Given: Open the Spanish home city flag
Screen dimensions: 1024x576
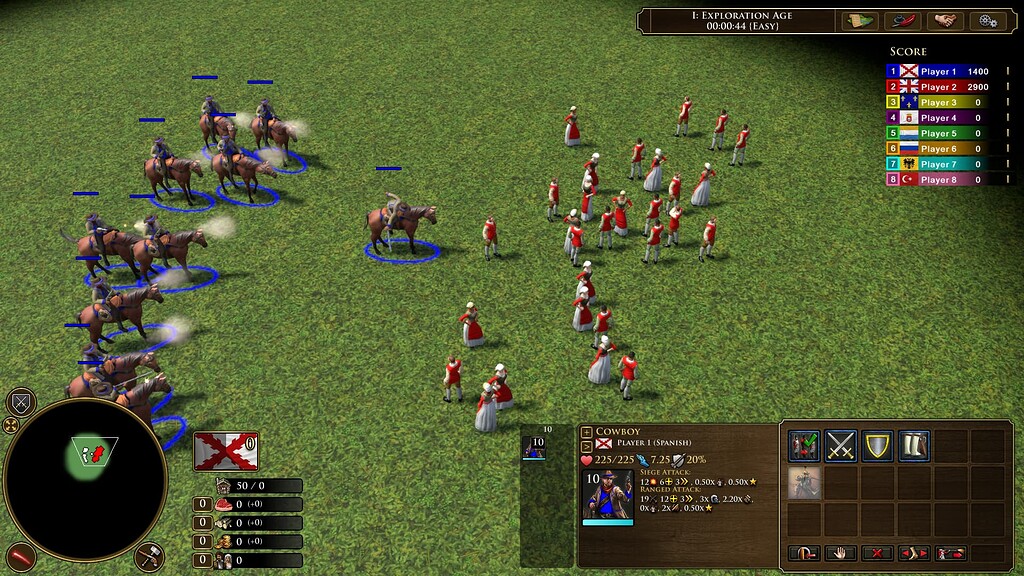Looking at the screenshot, I should tap(224, 450).
